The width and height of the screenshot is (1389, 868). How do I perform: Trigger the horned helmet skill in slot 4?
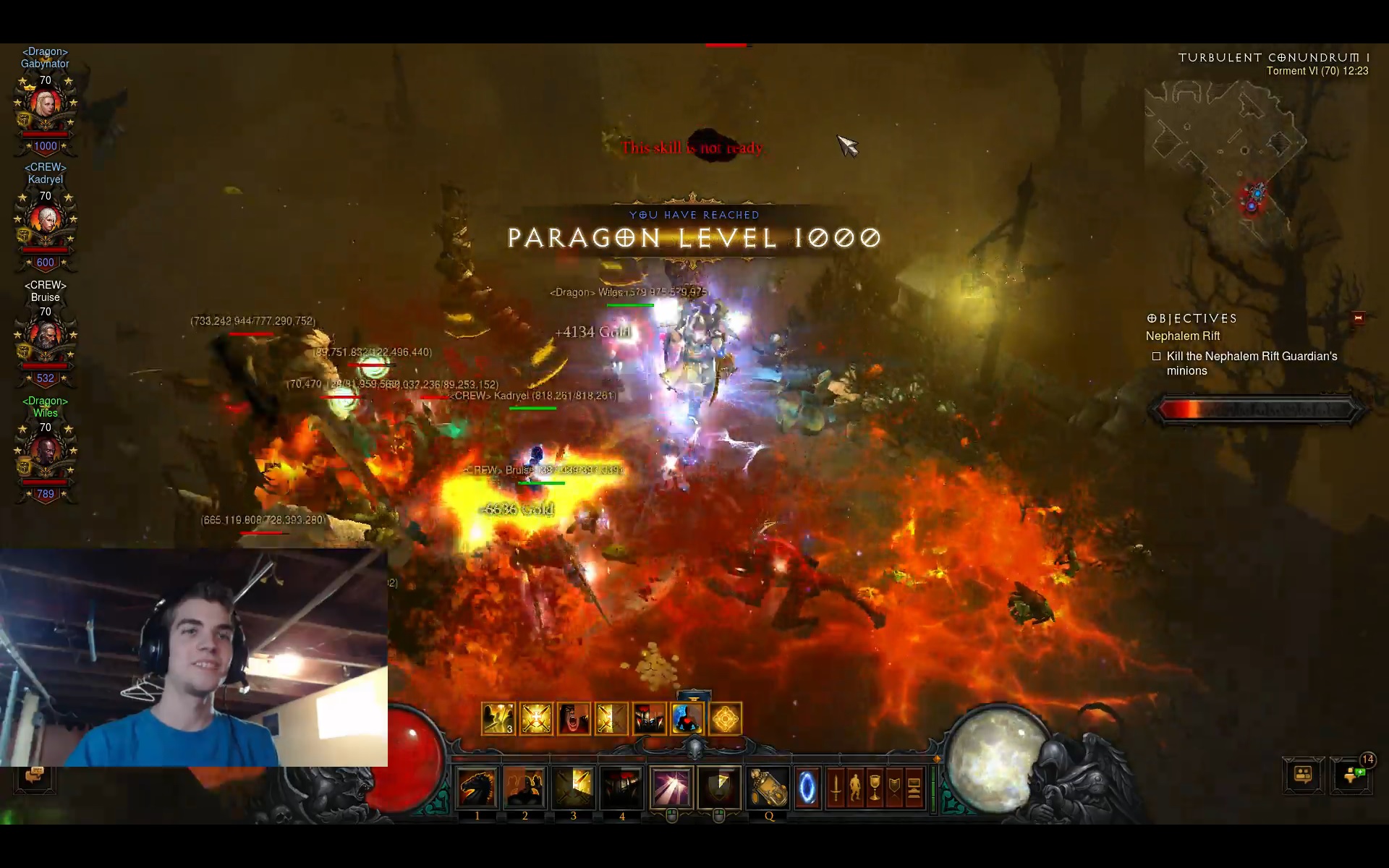click(x=621, y=788)
